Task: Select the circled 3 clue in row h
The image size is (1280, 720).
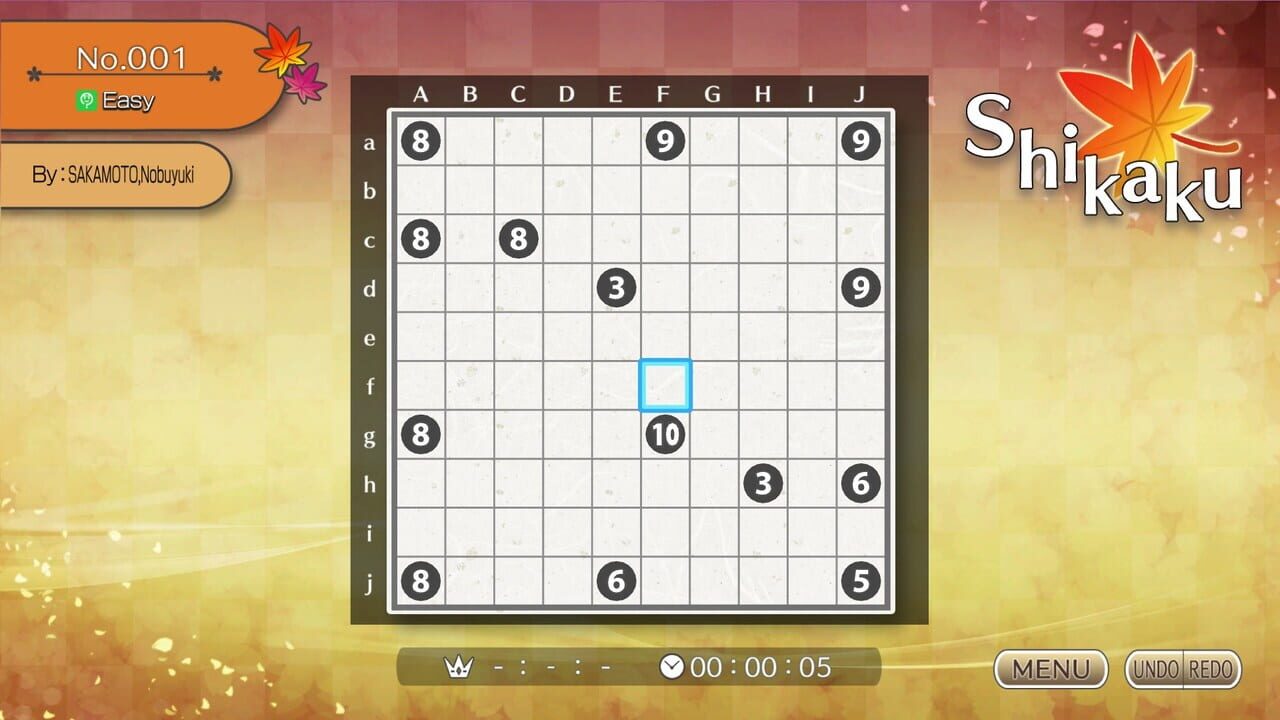Action: 763,483
